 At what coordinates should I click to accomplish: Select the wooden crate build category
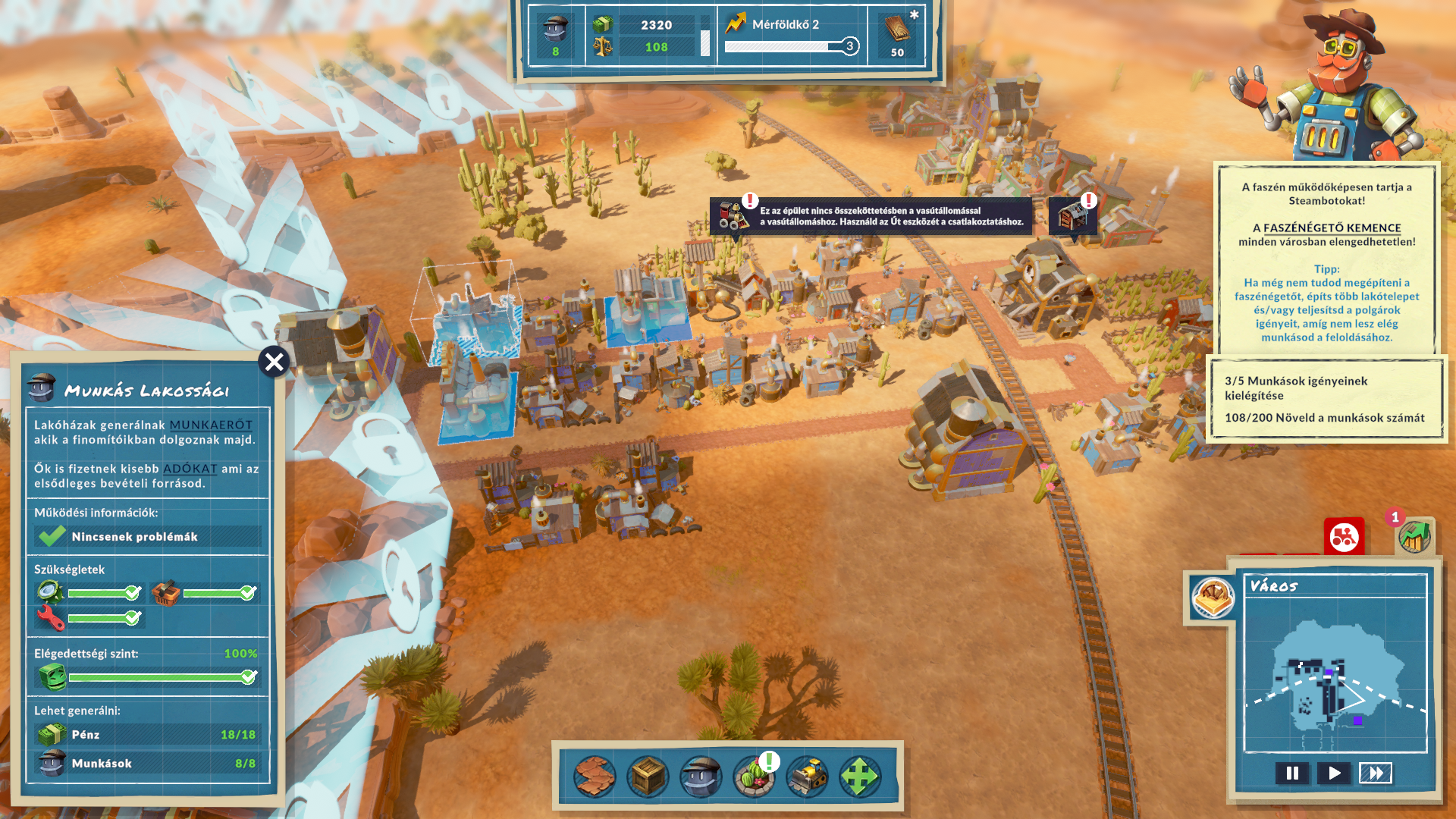point(648,776)
